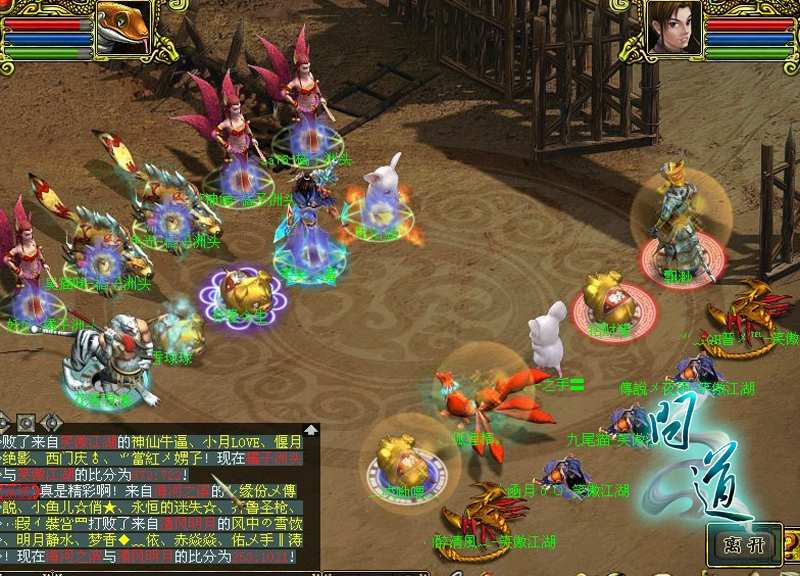Select the tiger pet portrait
The image size is (800, 576).
[122, 26]
